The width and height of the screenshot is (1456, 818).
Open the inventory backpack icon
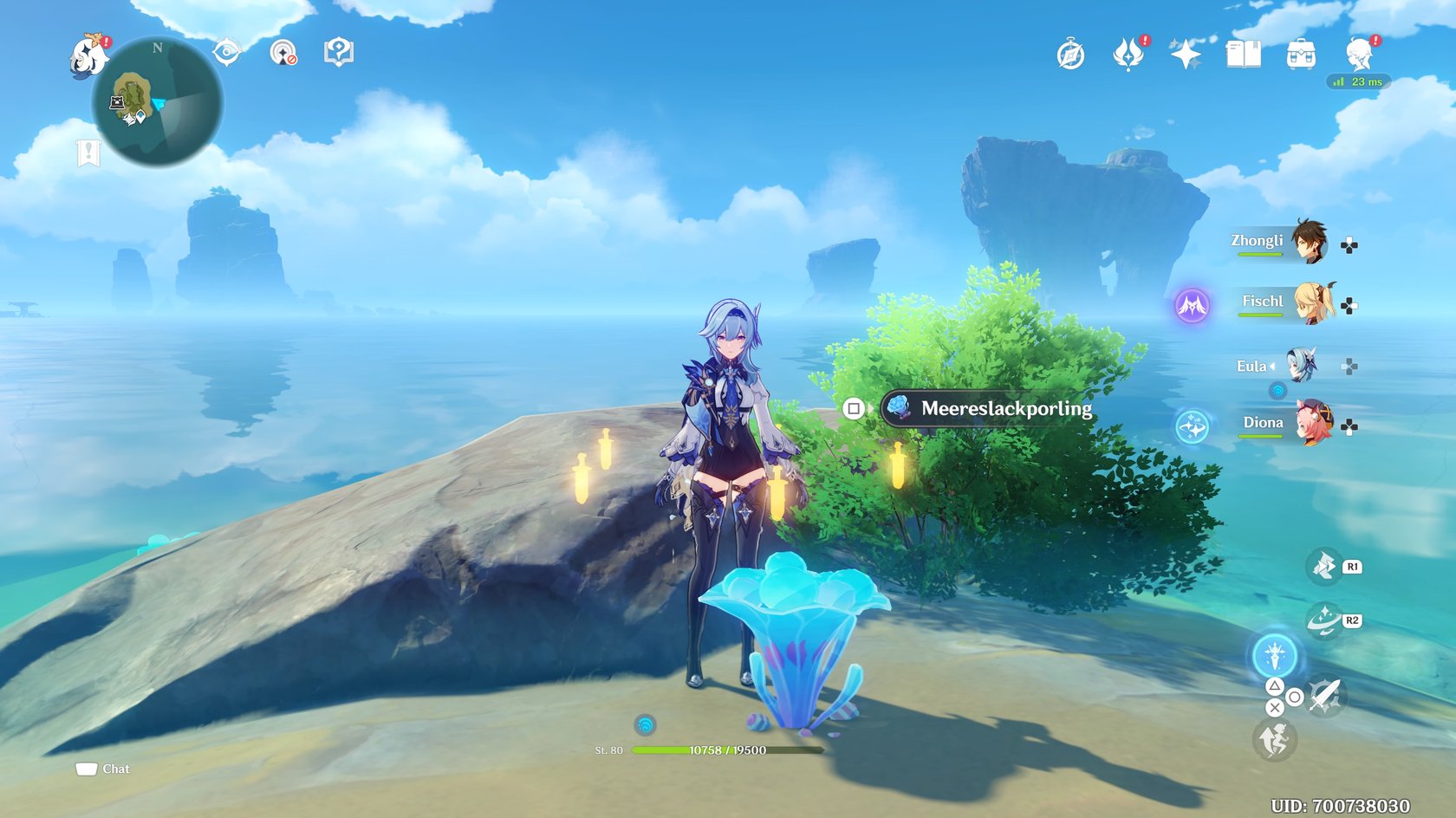coord(1300,55)
